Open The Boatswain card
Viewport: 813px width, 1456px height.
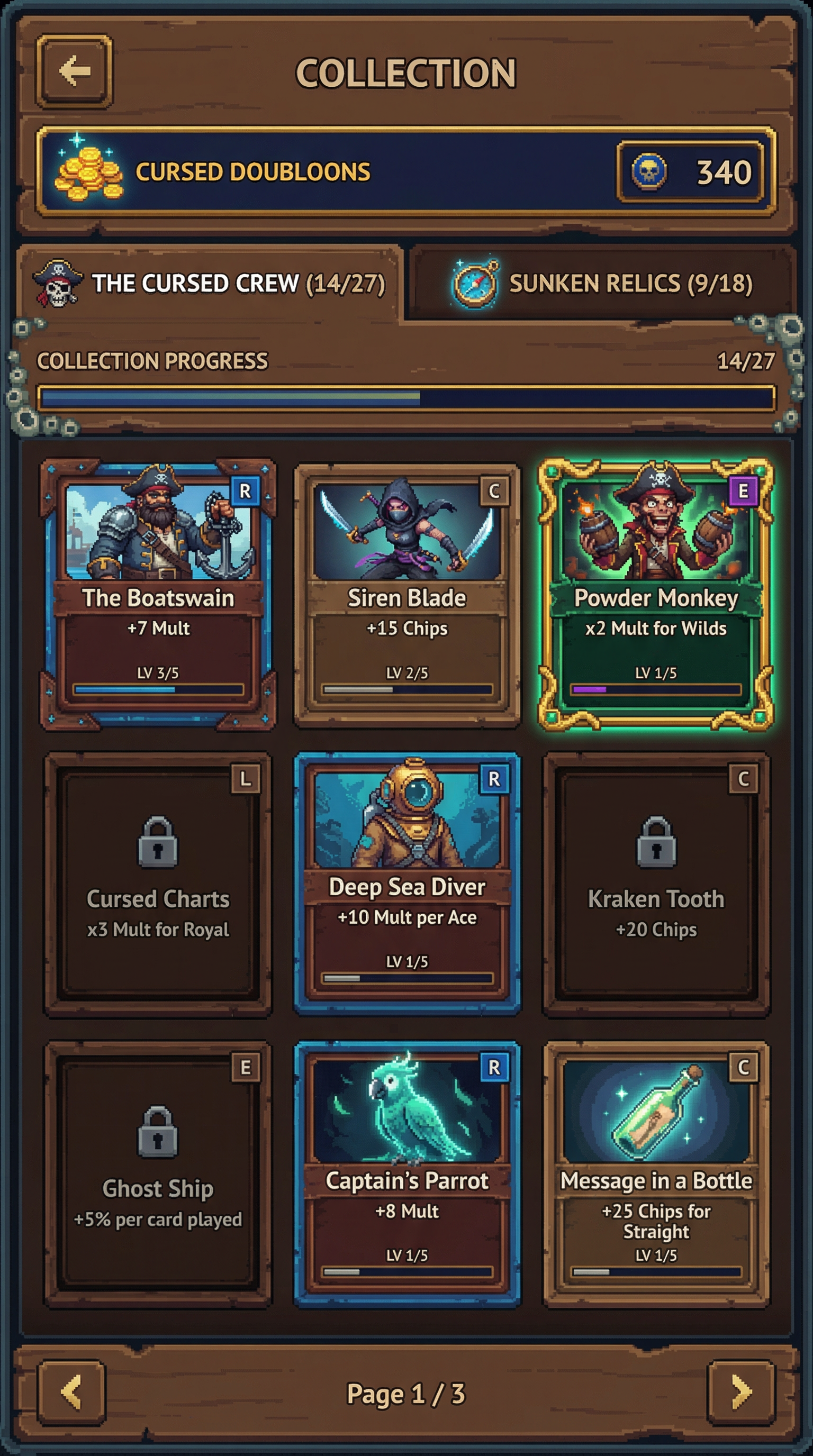(x=158, y=594)
